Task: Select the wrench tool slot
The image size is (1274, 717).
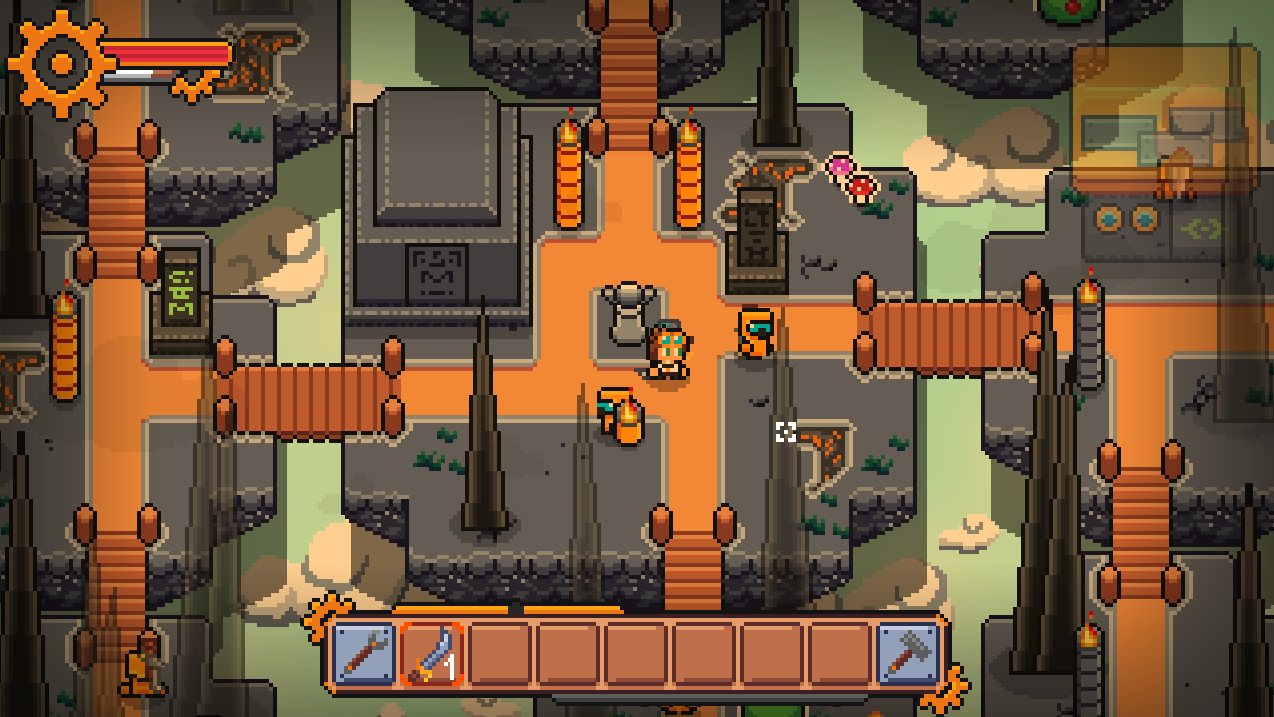Action: pyautogui.click(x=363, y=654)
